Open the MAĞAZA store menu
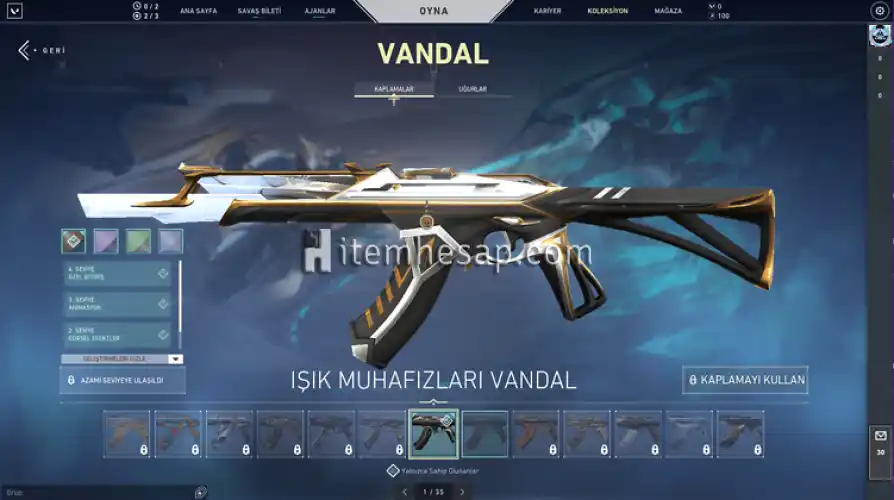 click(x=669, y=11)
